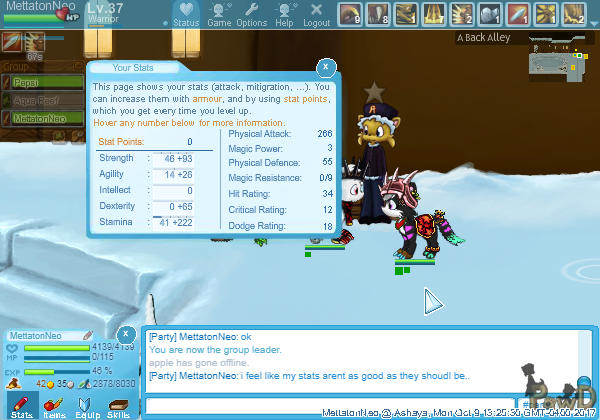Screen dimensions: 600x420
Task: Select Aqua Reef in the group list
Action: pyautogui.click(x=40, y=99)
